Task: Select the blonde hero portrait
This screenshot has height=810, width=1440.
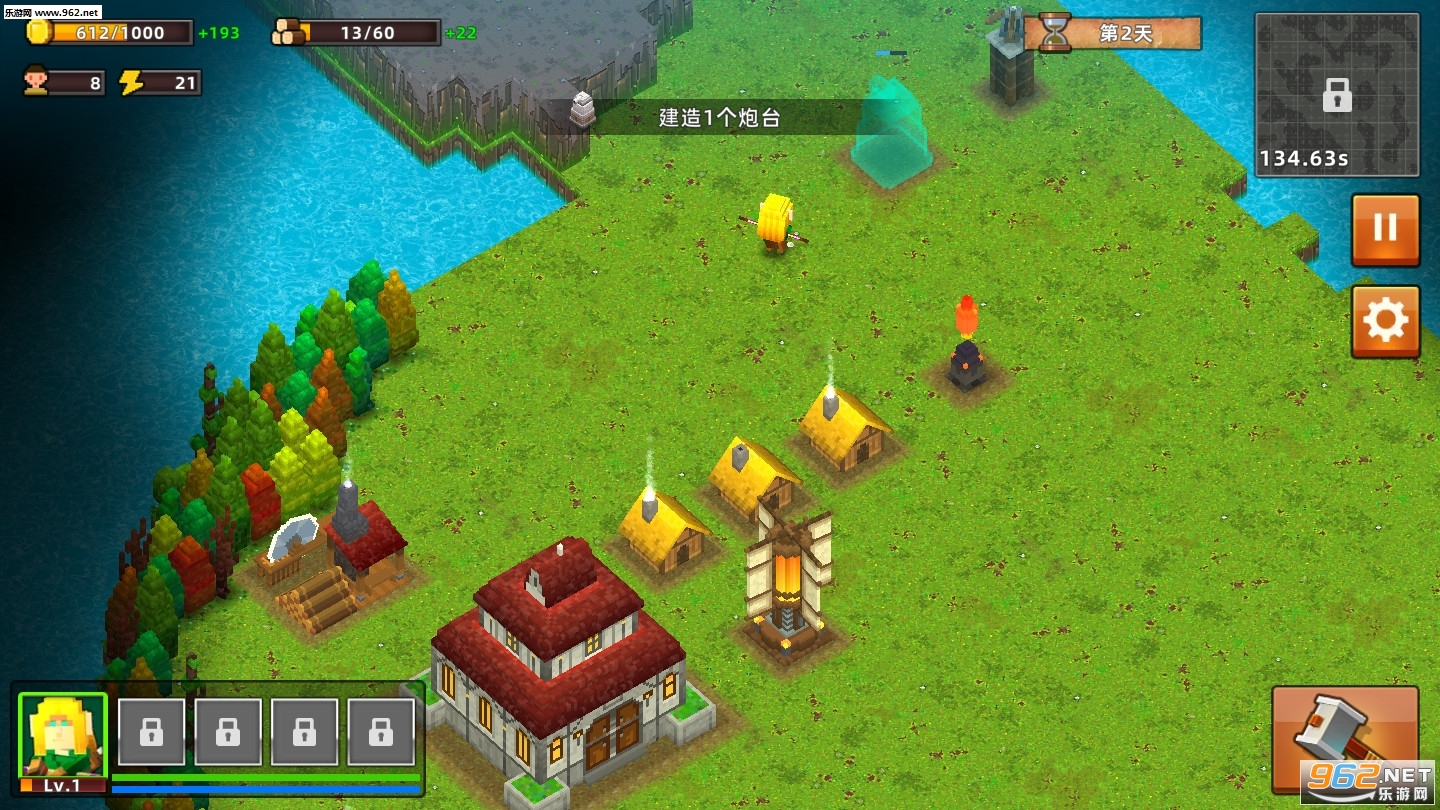Action: [62, 737]
